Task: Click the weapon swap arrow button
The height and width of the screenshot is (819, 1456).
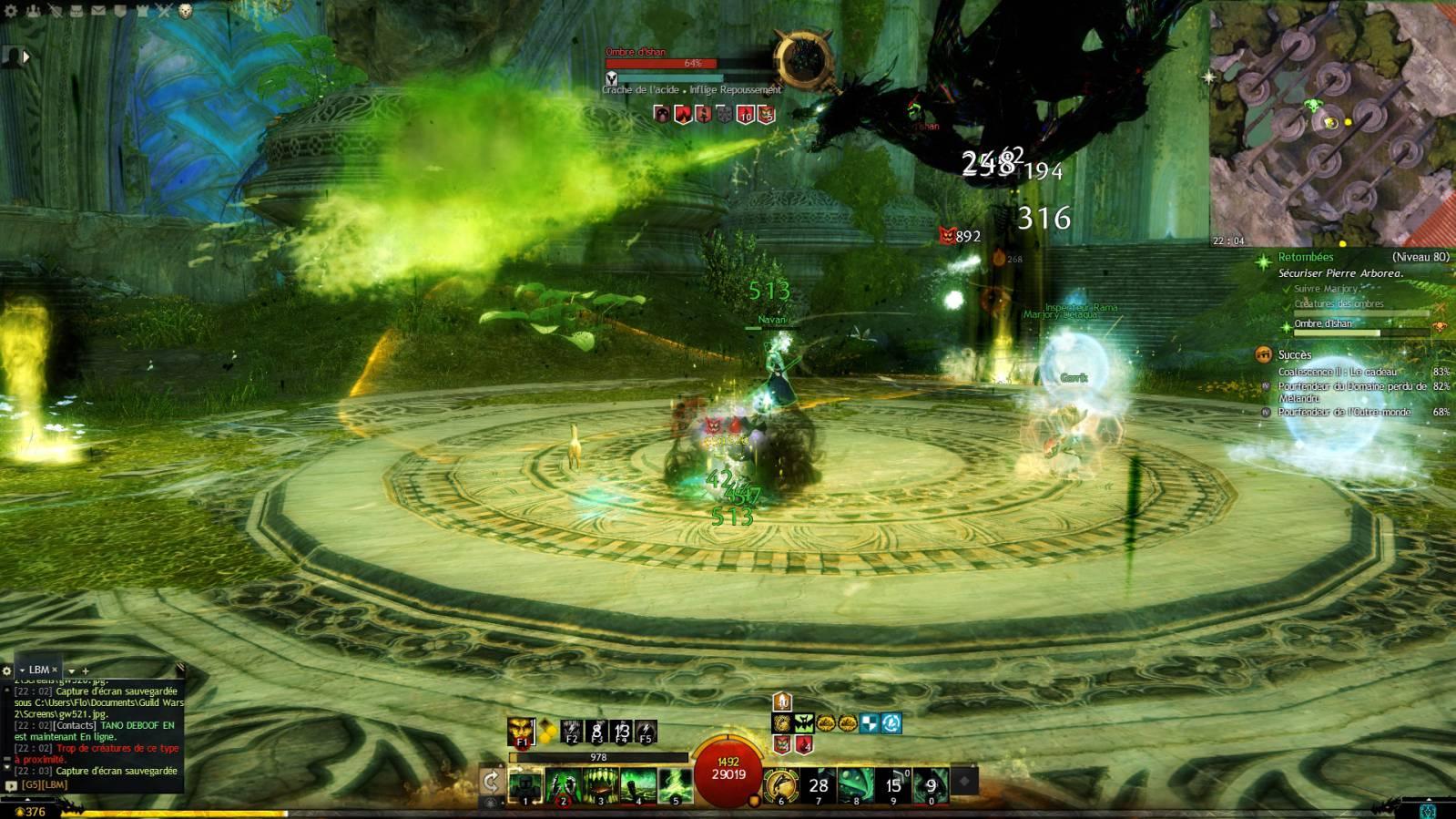Action: point(491,782)
